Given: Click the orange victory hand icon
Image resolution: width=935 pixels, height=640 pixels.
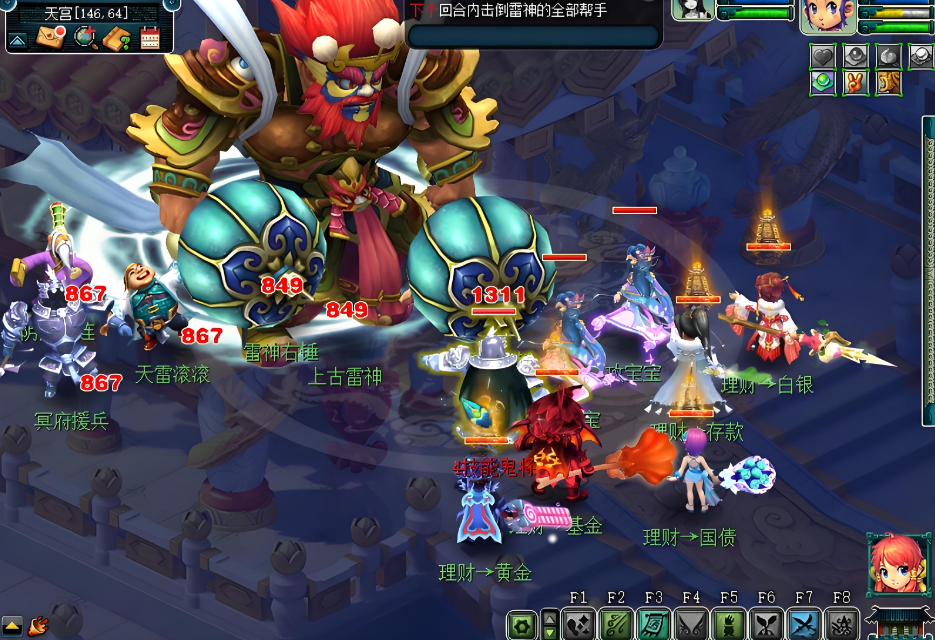Looking at the screenshot, I should coord(855,82).
